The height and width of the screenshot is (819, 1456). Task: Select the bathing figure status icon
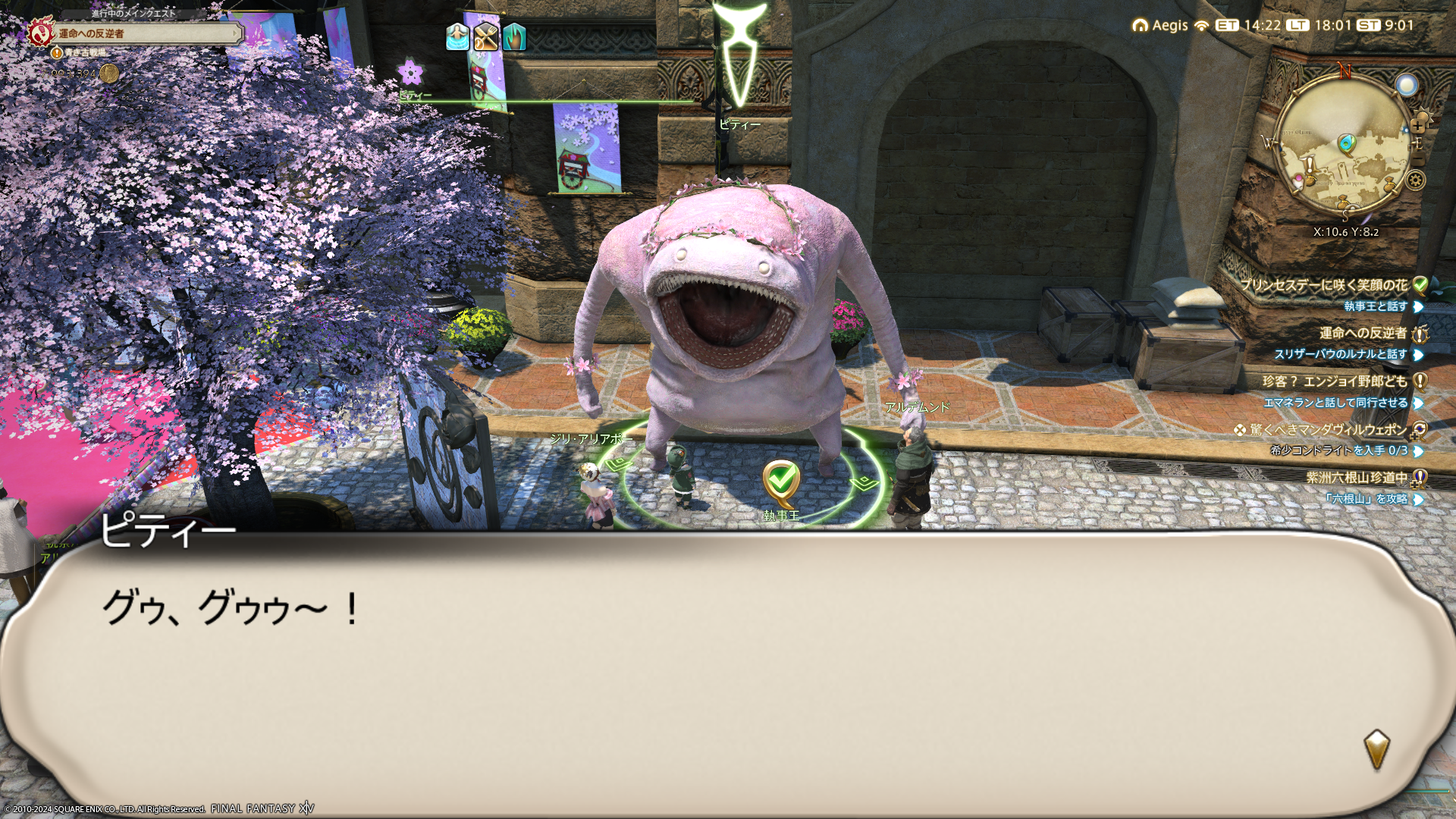coord(457,36)
